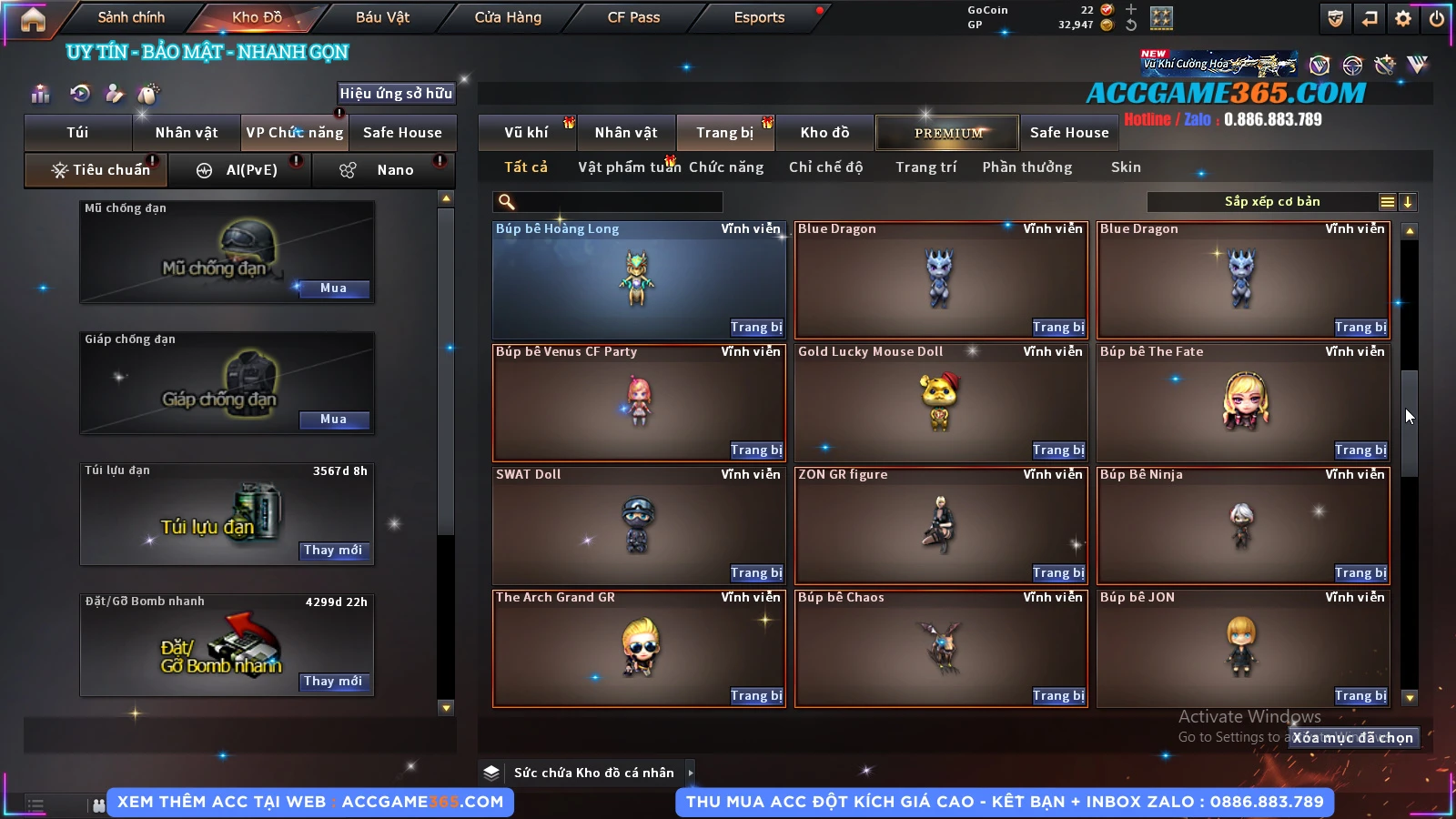This screenshot has height=819, width=1456.
Task: Show Tất cả items filter
Action: tap(526, 167)
